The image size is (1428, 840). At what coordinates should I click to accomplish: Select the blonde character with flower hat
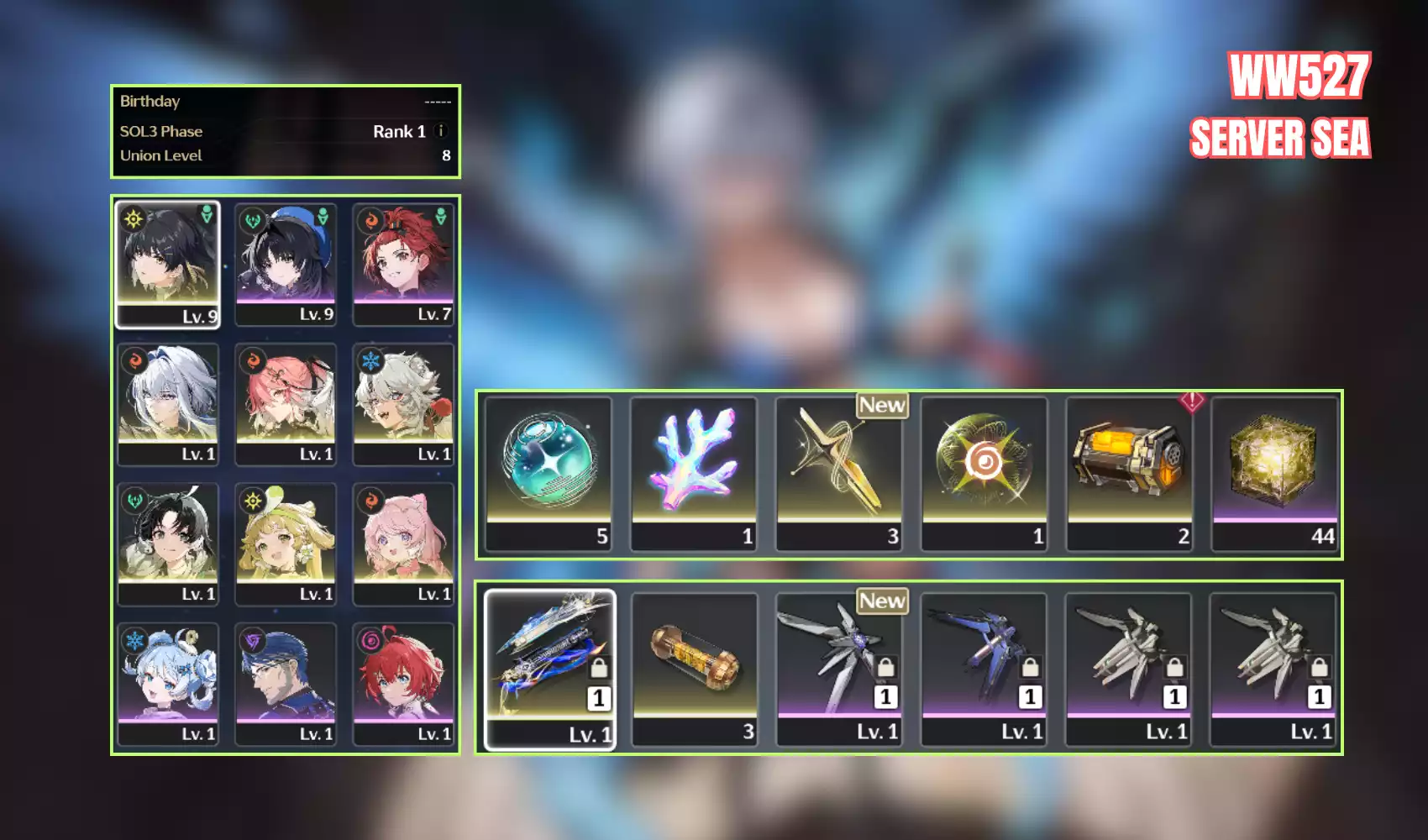point(286,543)
